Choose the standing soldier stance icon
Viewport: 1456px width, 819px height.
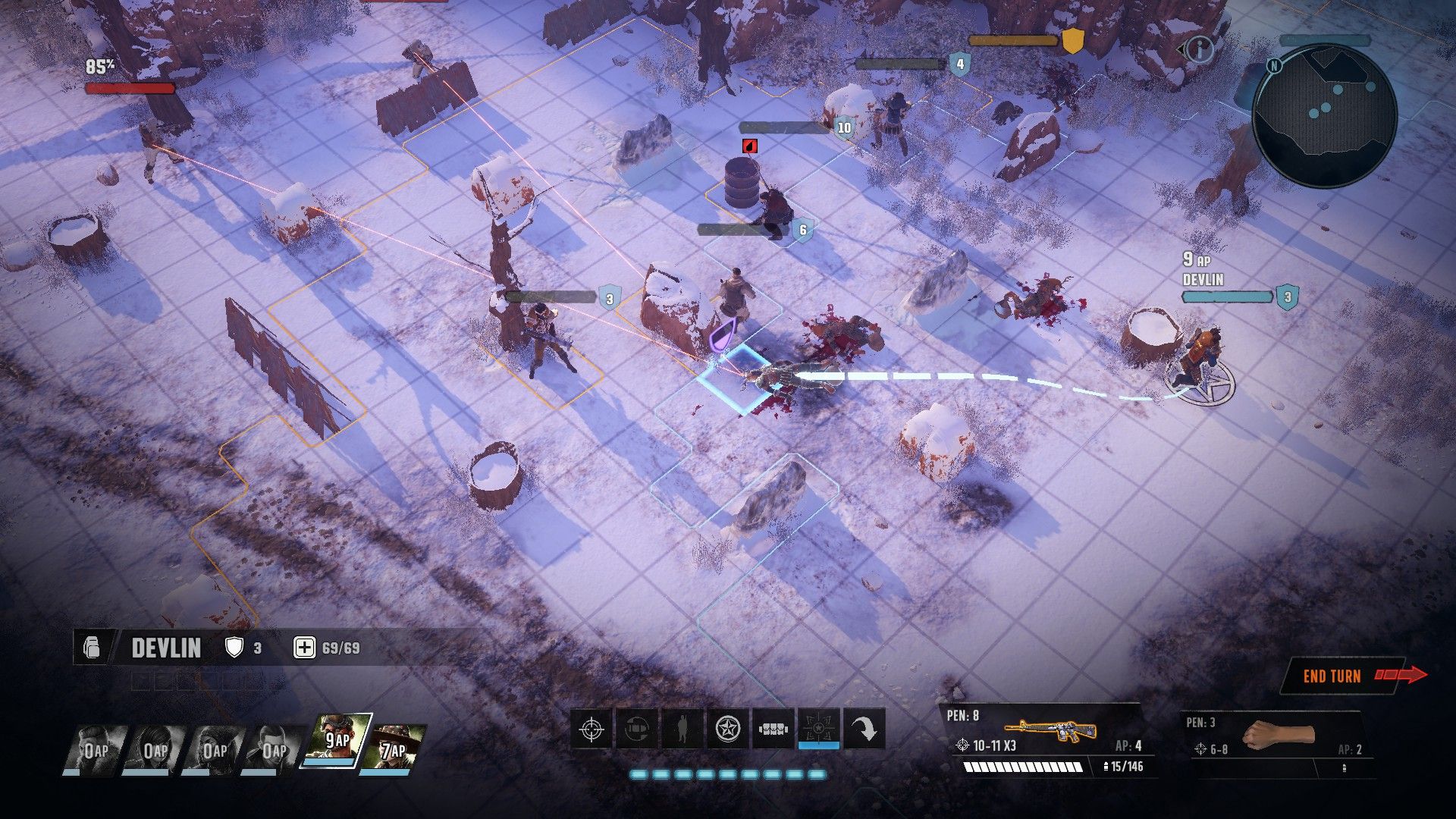[682, 730]
